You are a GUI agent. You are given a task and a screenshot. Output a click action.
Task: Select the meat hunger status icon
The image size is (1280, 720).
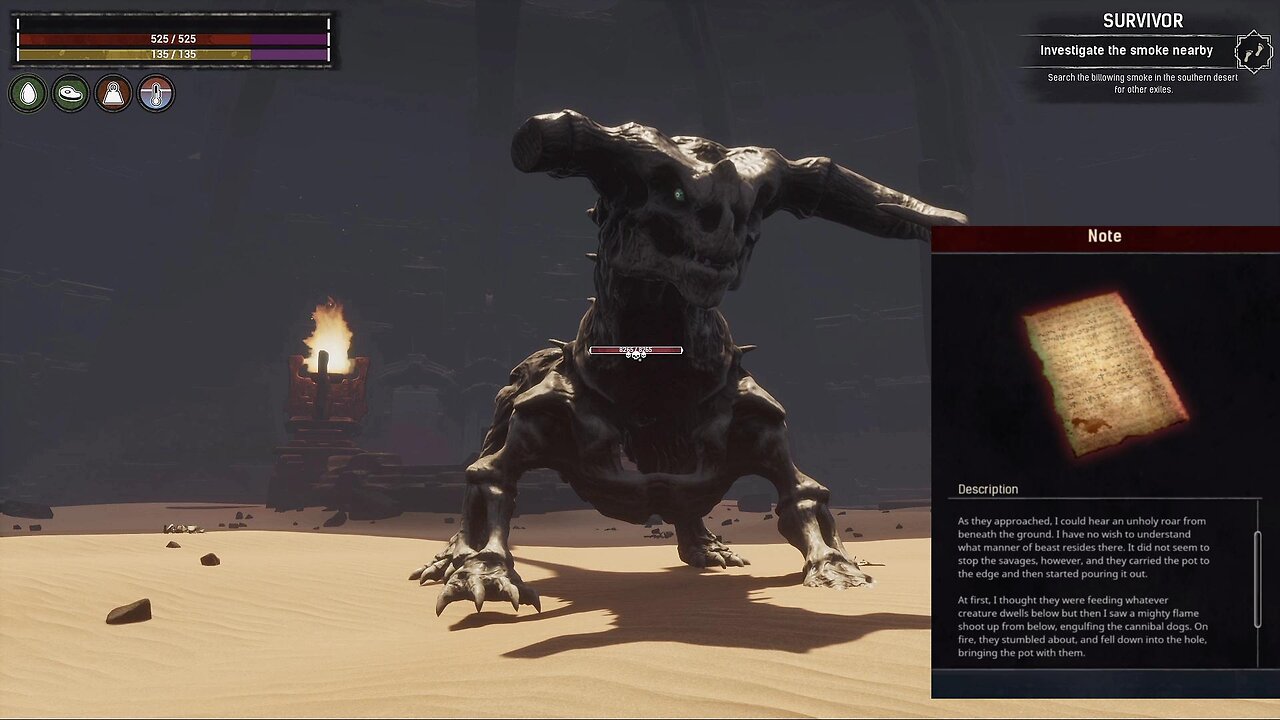71,94
